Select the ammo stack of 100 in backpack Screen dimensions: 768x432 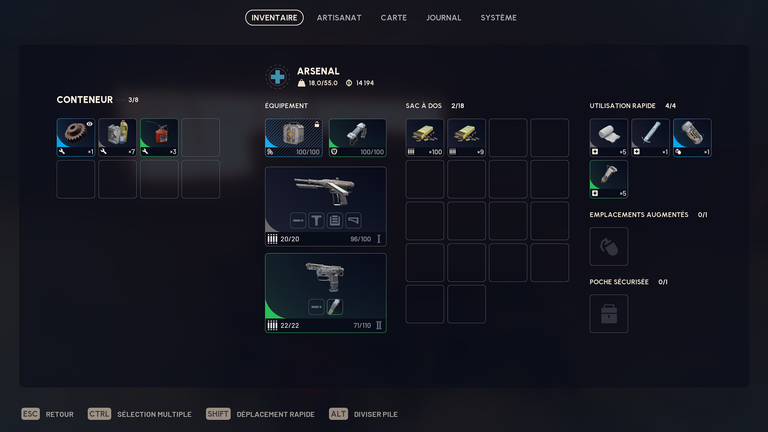tap(425, 138)
